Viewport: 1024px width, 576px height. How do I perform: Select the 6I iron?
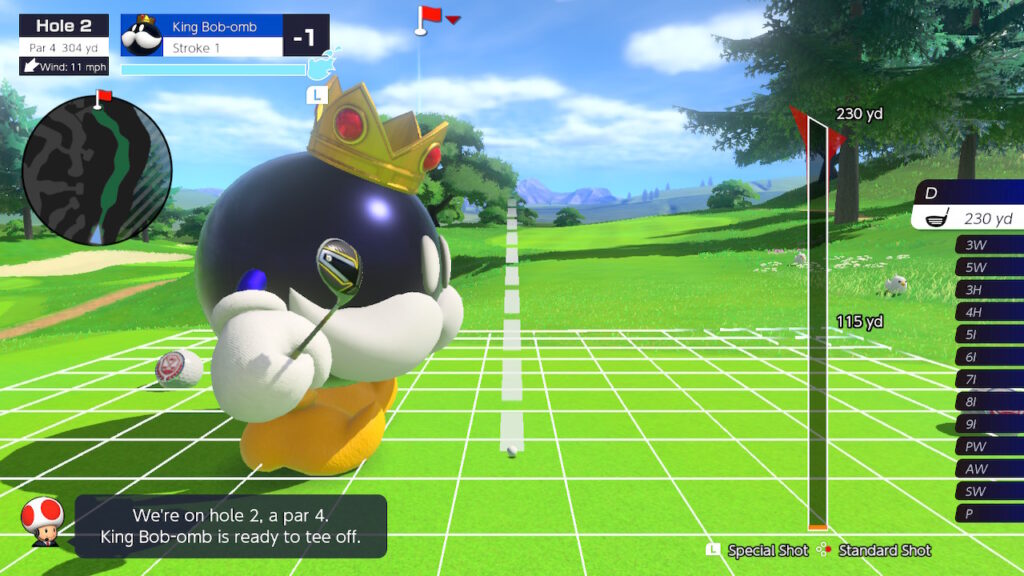pyautogui.click(x=988, y=357)
